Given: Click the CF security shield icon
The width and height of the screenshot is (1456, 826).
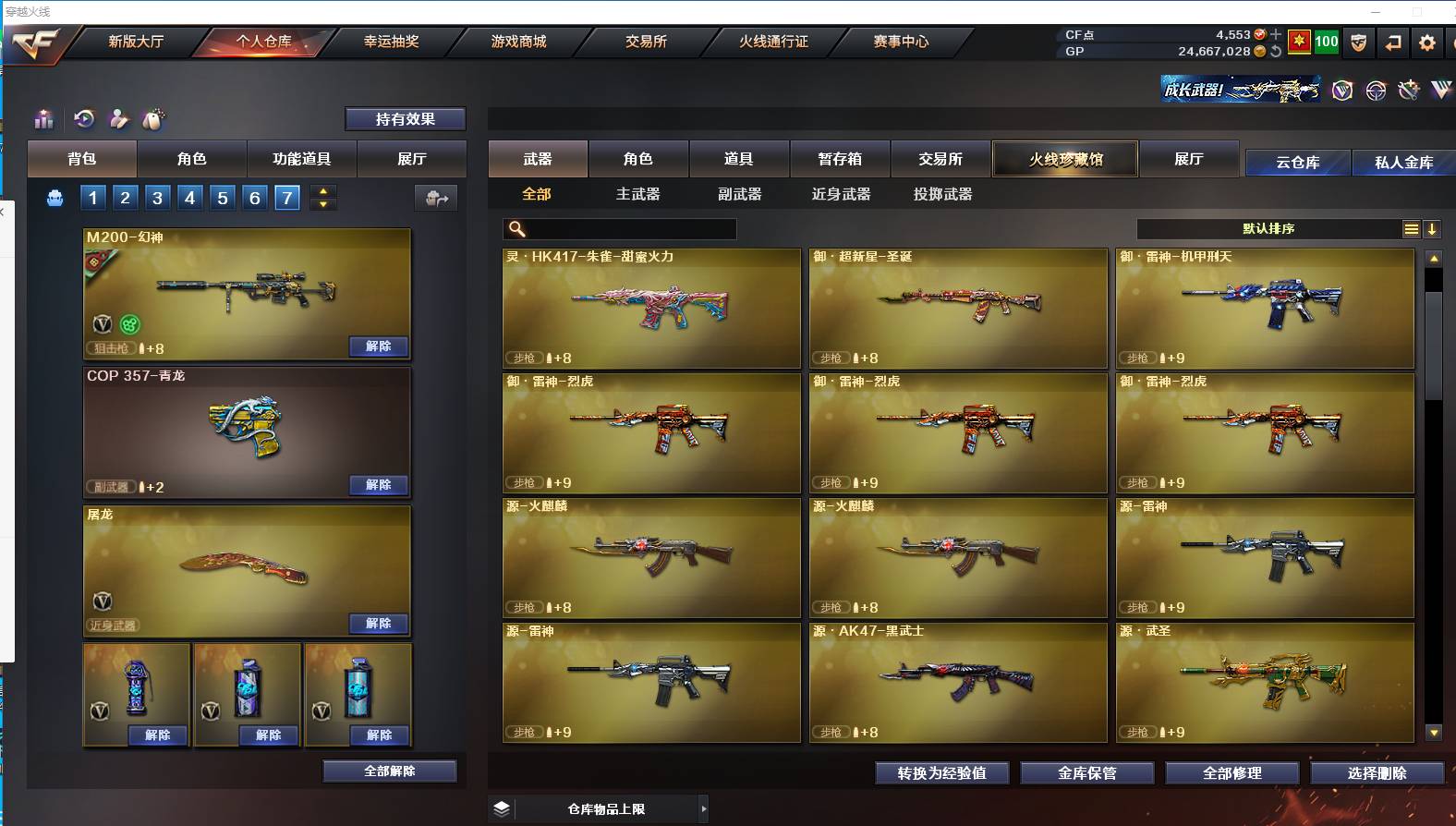Looking at the screenshot, I should click(x=1358, y=43).
